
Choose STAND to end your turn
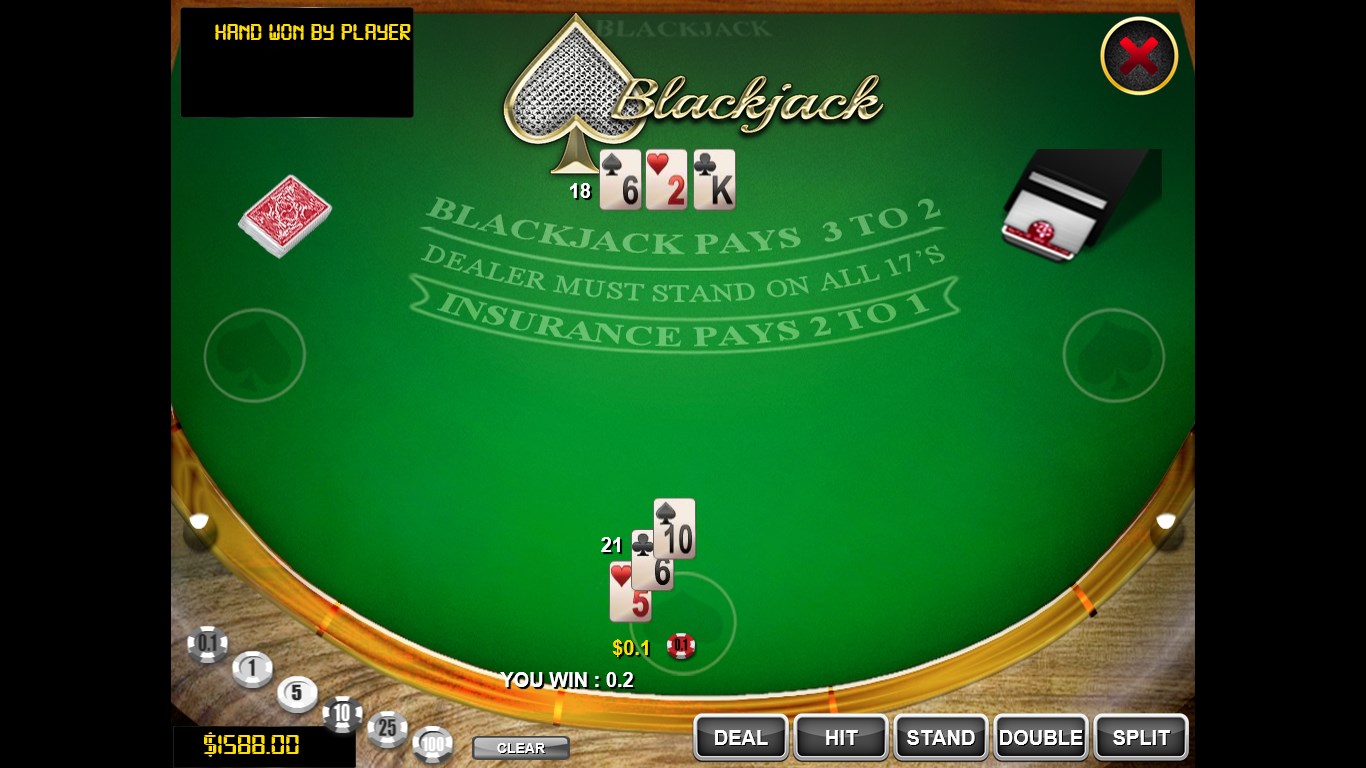click(x=940, y=737)
